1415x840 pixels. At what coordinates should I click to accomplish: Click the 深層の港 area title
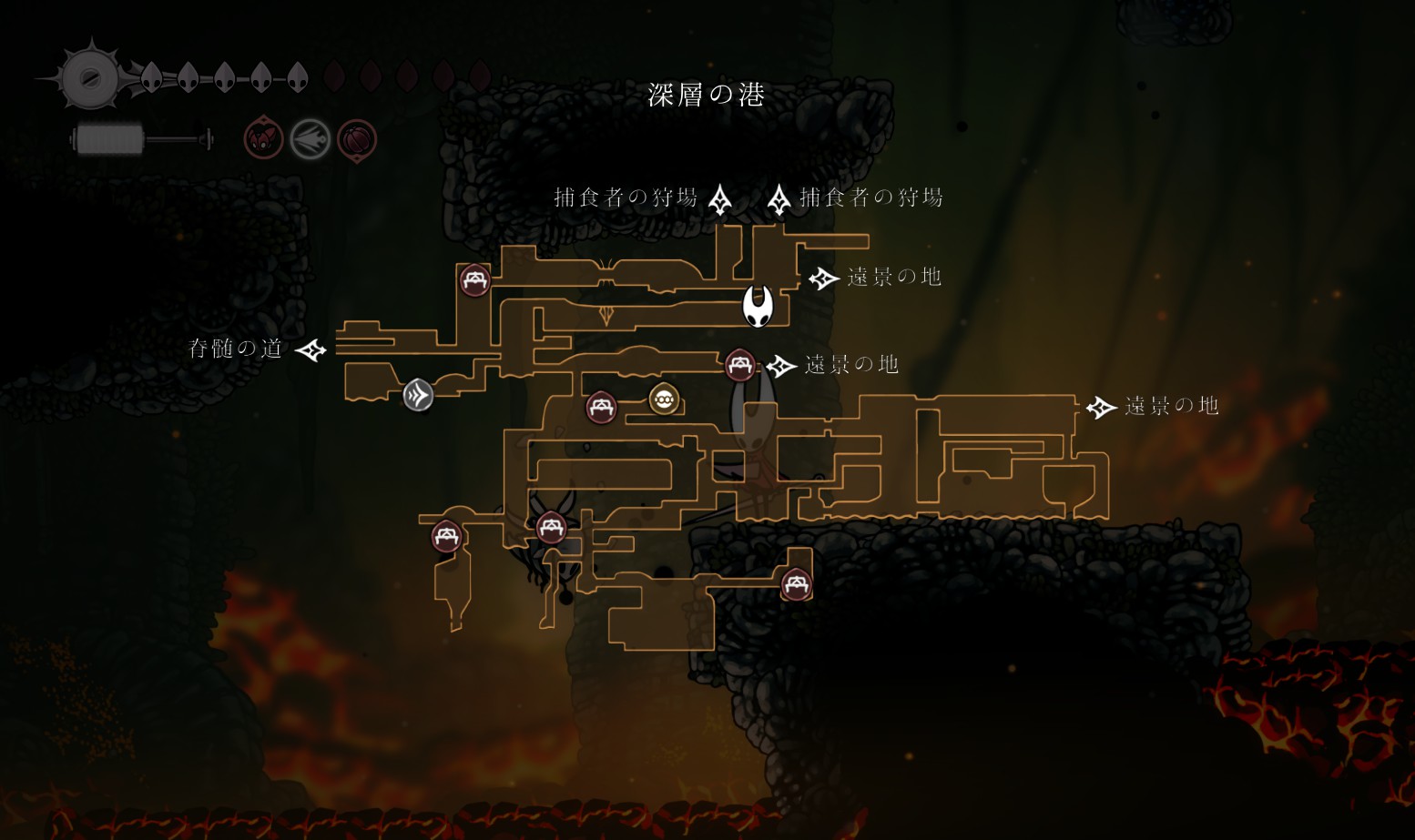pos(707,95)
